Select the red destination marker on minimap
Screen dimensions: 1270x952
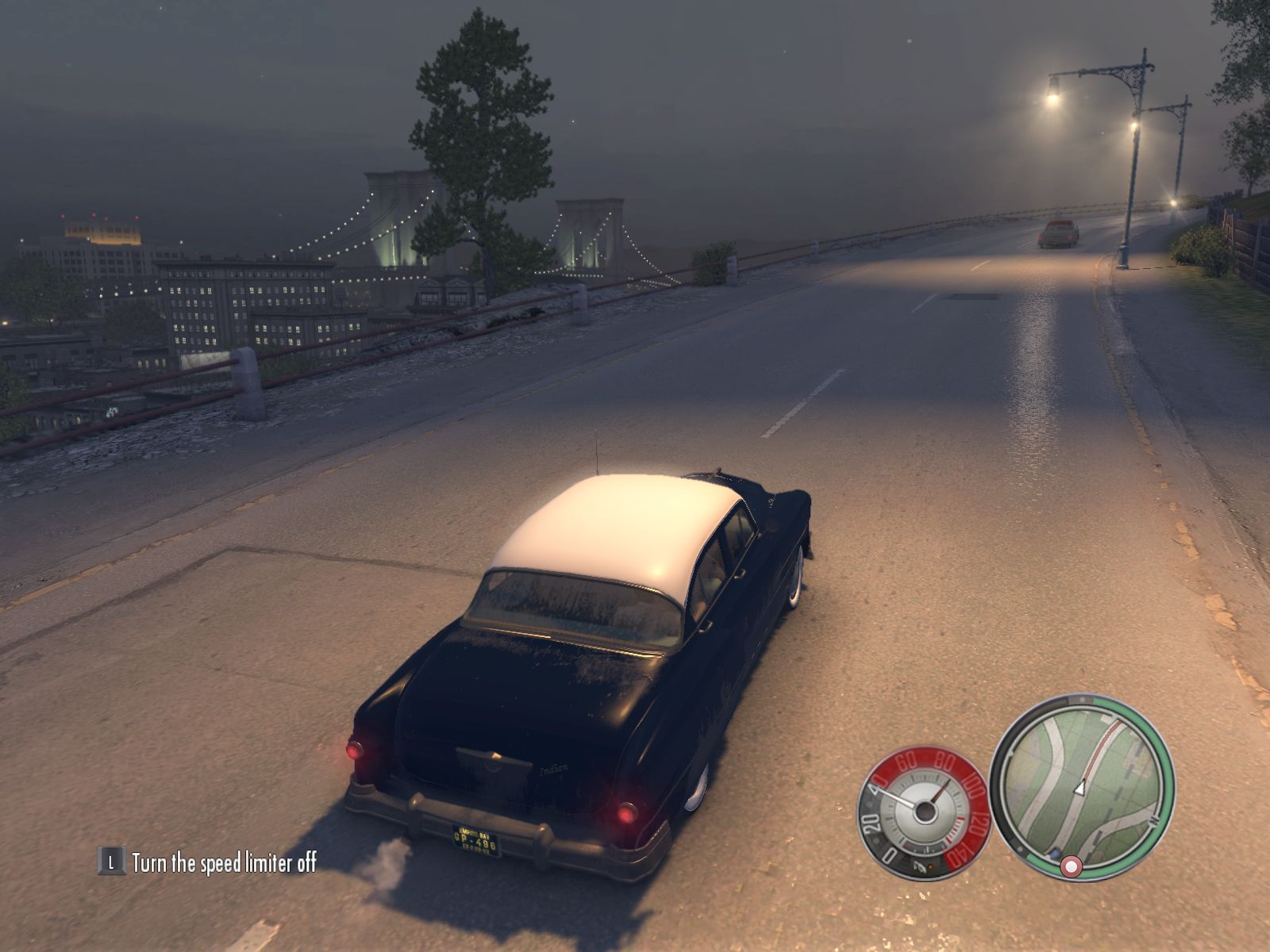[x=1070, y=868]
